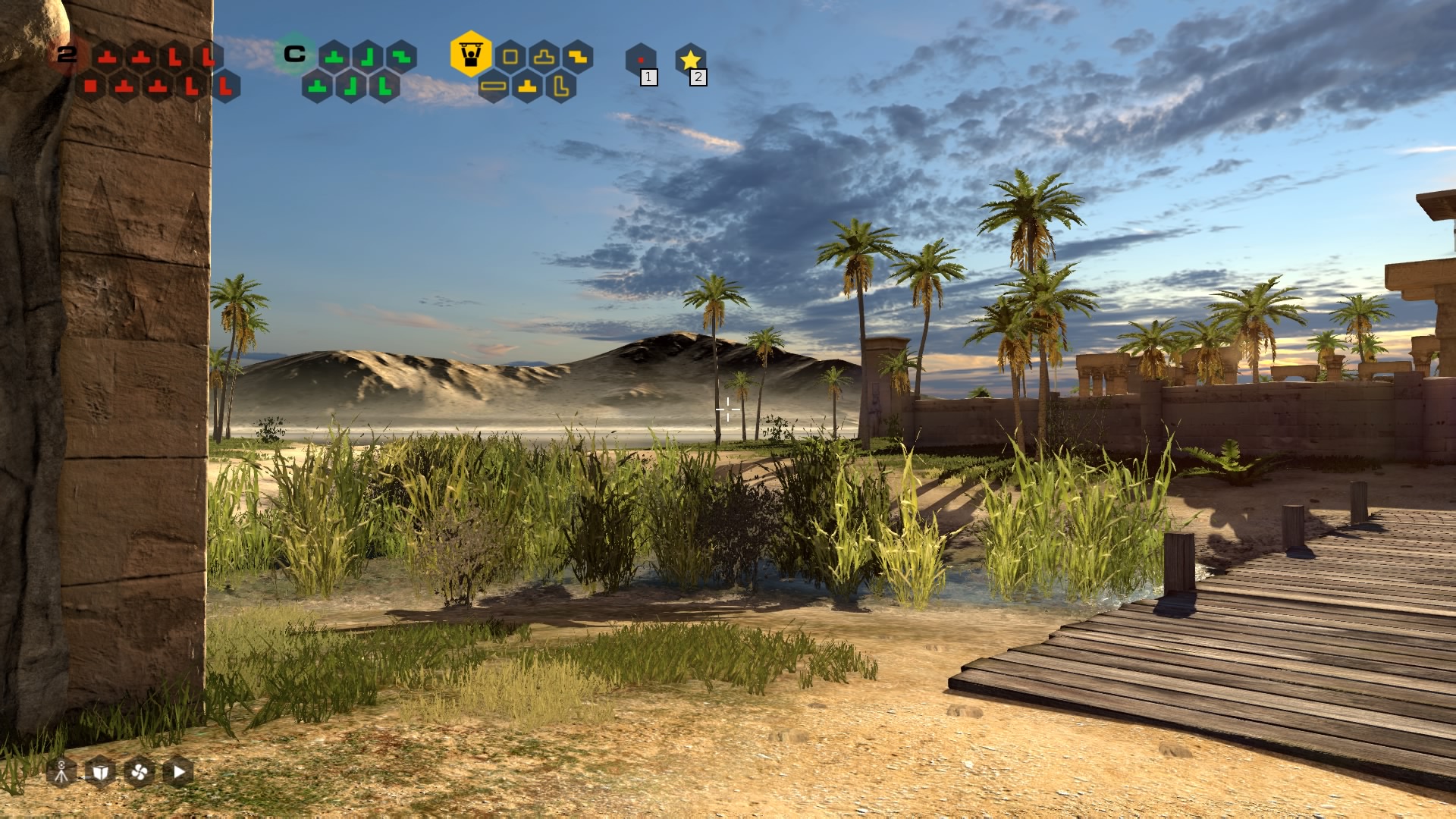Click the red hexagon labeled 2
The width and height of the screenshot is (1456, 819).
[67, 55]
